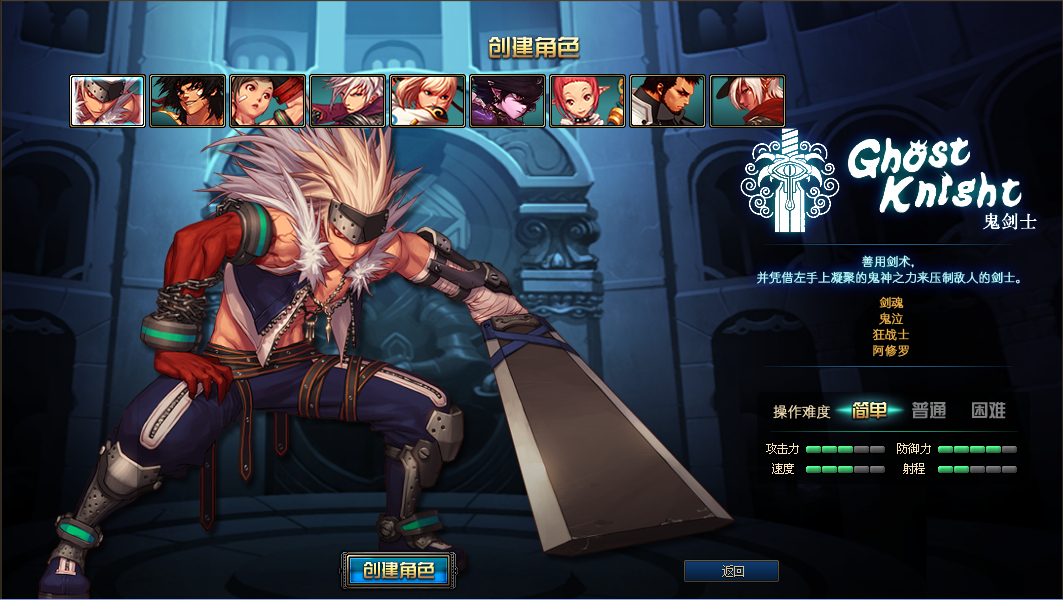Choose the grinning black-haired male fighter portrait

tap(187, 101)
